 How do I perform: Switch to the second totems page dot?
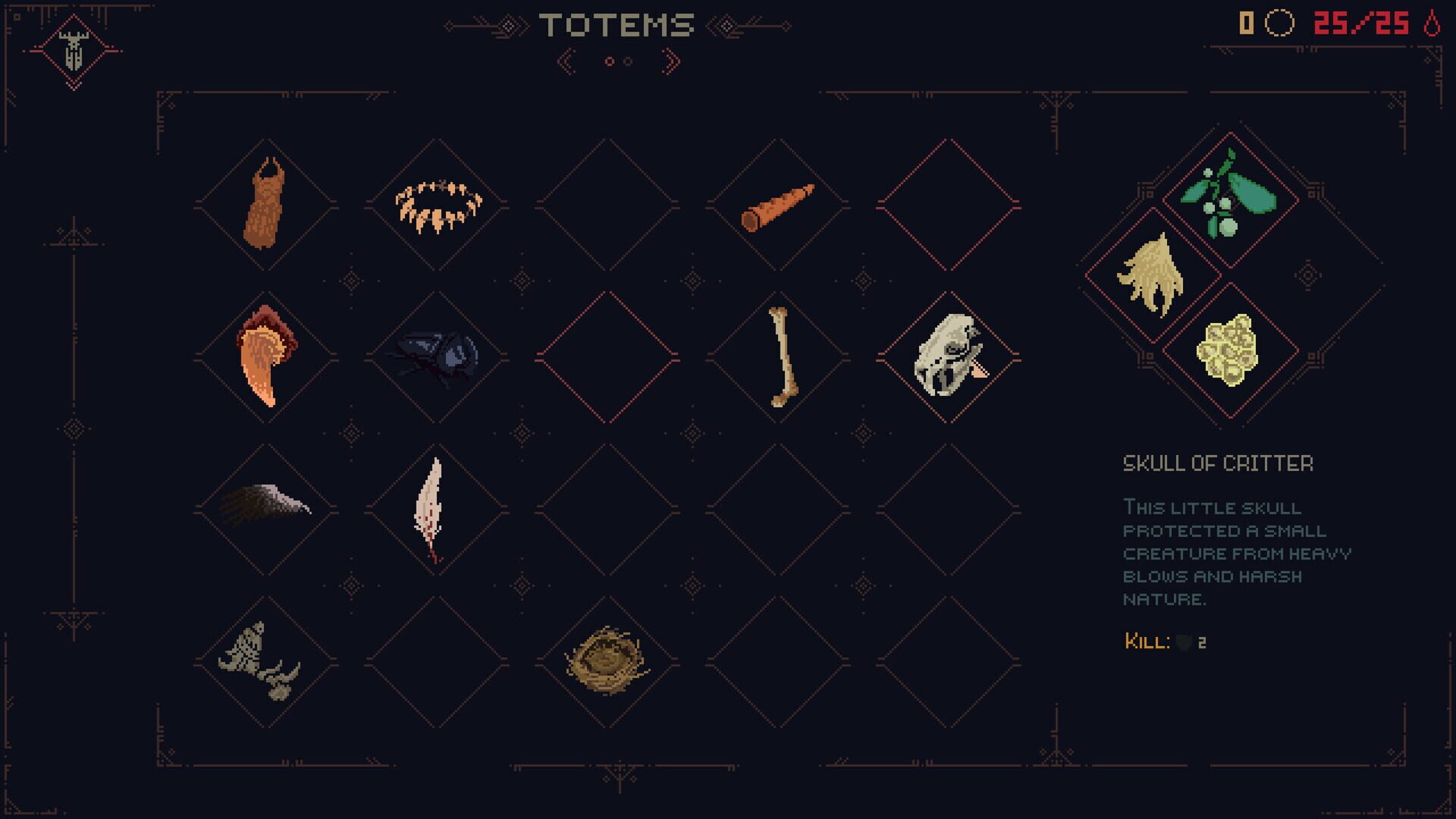629,63
